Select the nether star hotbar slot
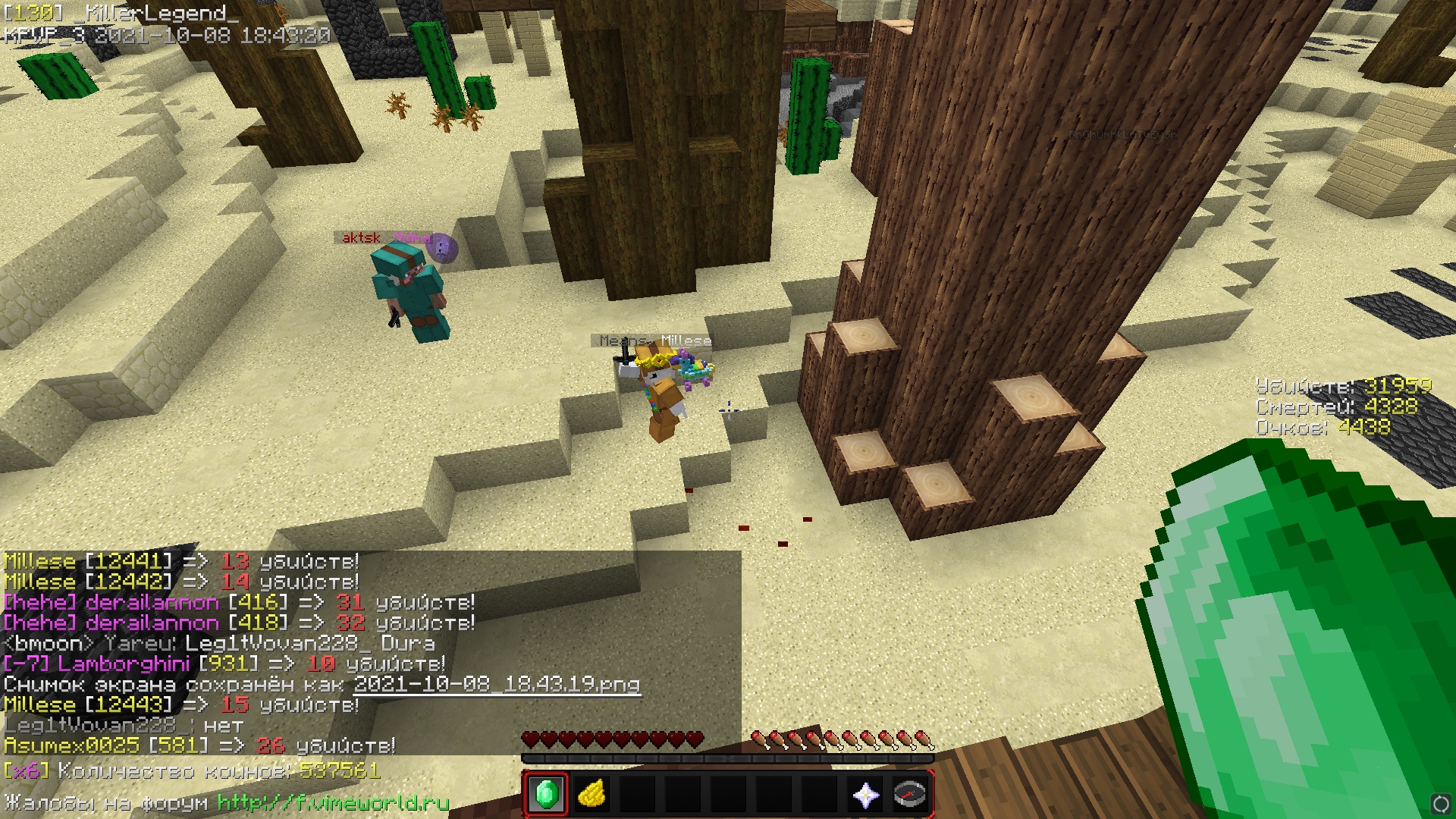 pos(865,794)
